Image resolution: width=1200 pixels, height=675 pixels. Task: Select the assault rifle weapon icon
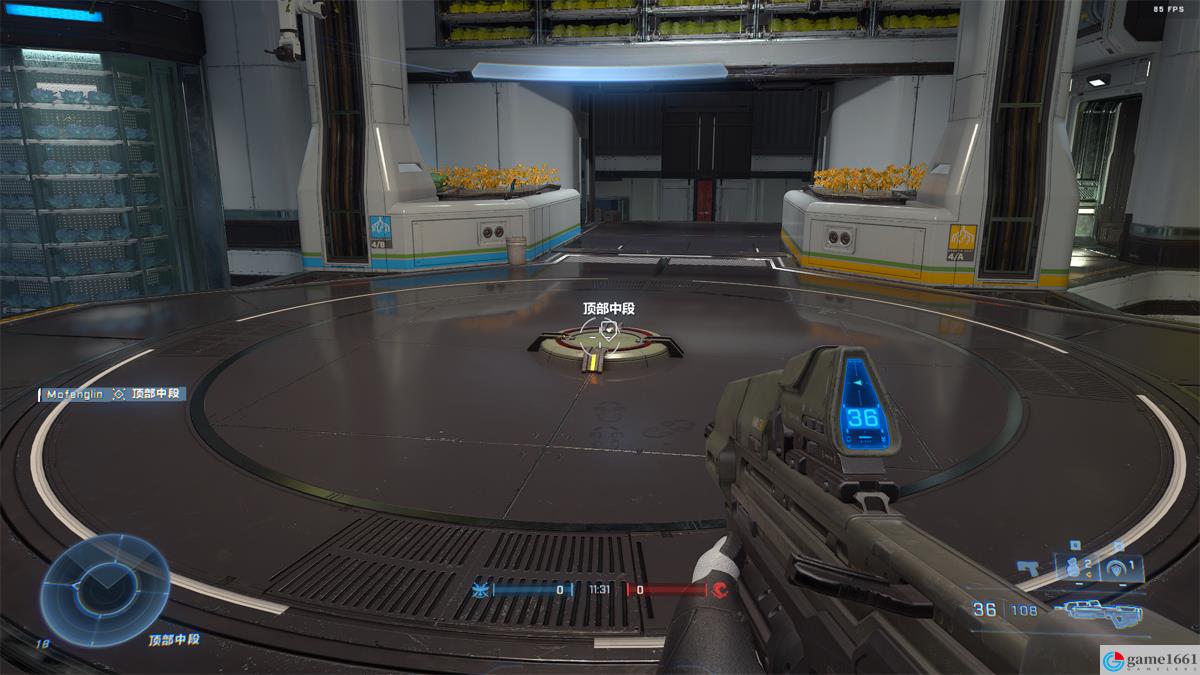click(x=1103, y=610)
